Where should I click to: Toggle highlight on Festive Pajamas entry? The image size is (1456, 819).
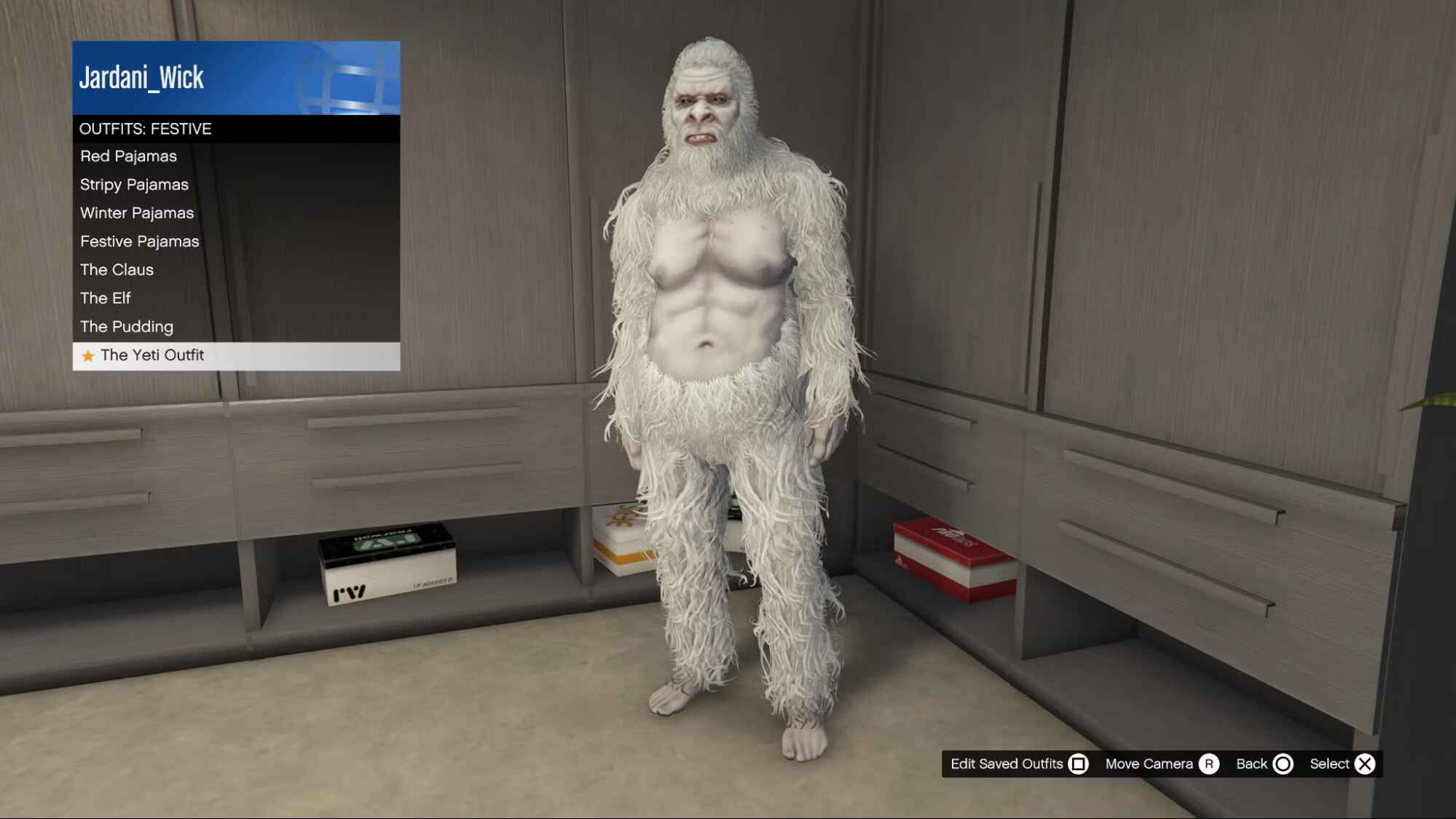pyautogui.click(x=139, y=241)
